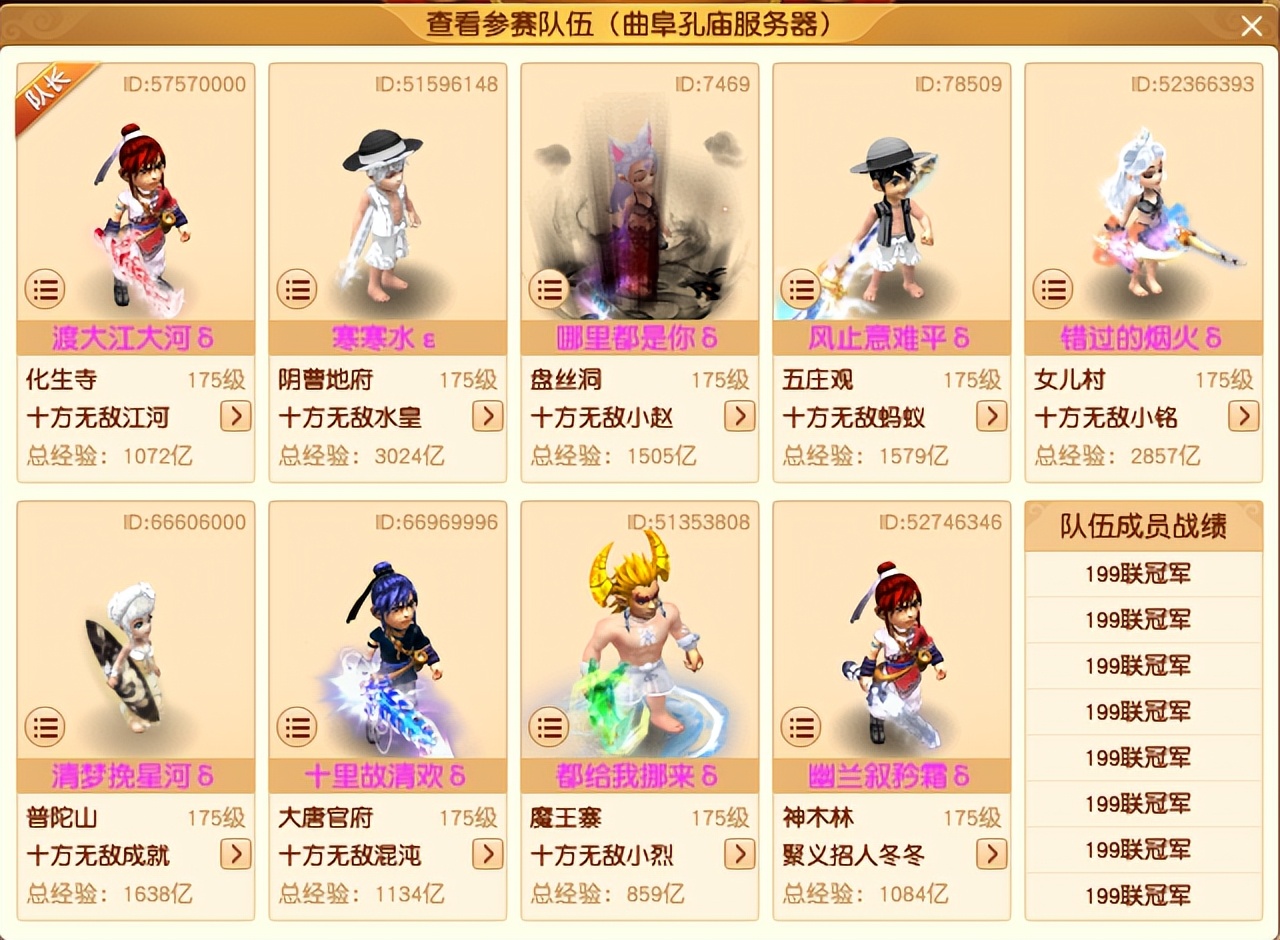Click the list icon on 风止意难平's card
Image resolution: width=1280 pixels, height=940 pixels.
pyautogui.click(x=801, y=289)
